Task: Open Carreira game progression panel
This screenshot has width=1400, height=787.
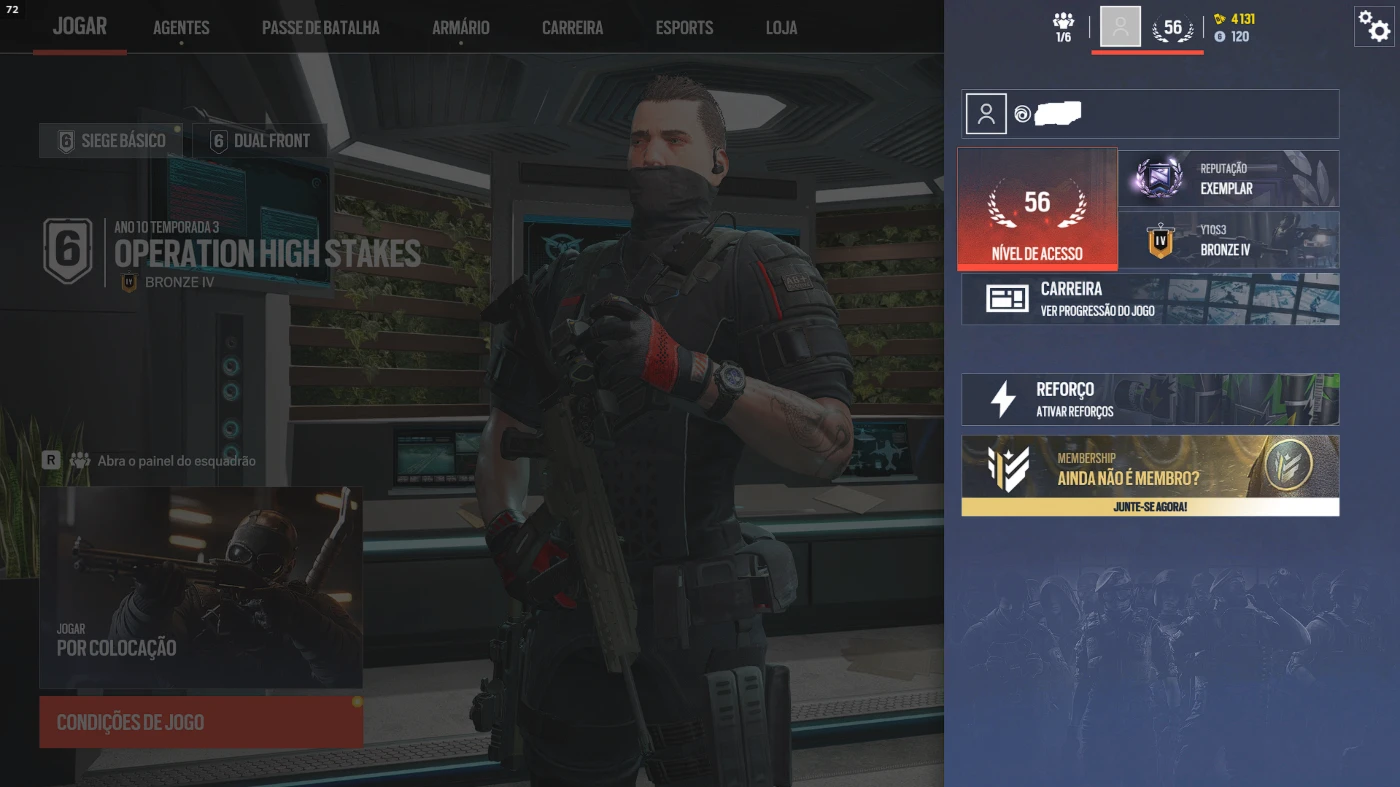Action: pos(1150,299)
